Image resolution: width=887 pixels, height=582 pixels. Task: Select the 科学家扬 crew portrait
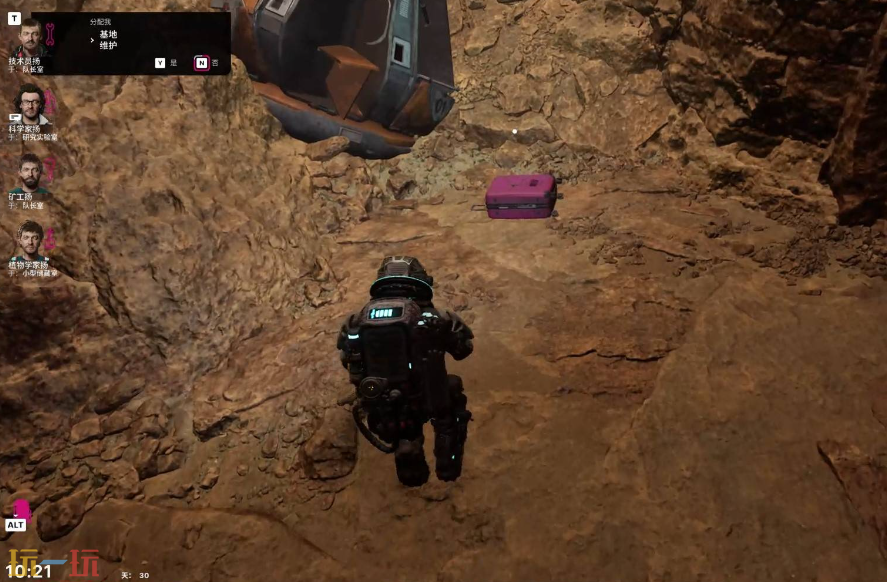[x=30, y=104]
